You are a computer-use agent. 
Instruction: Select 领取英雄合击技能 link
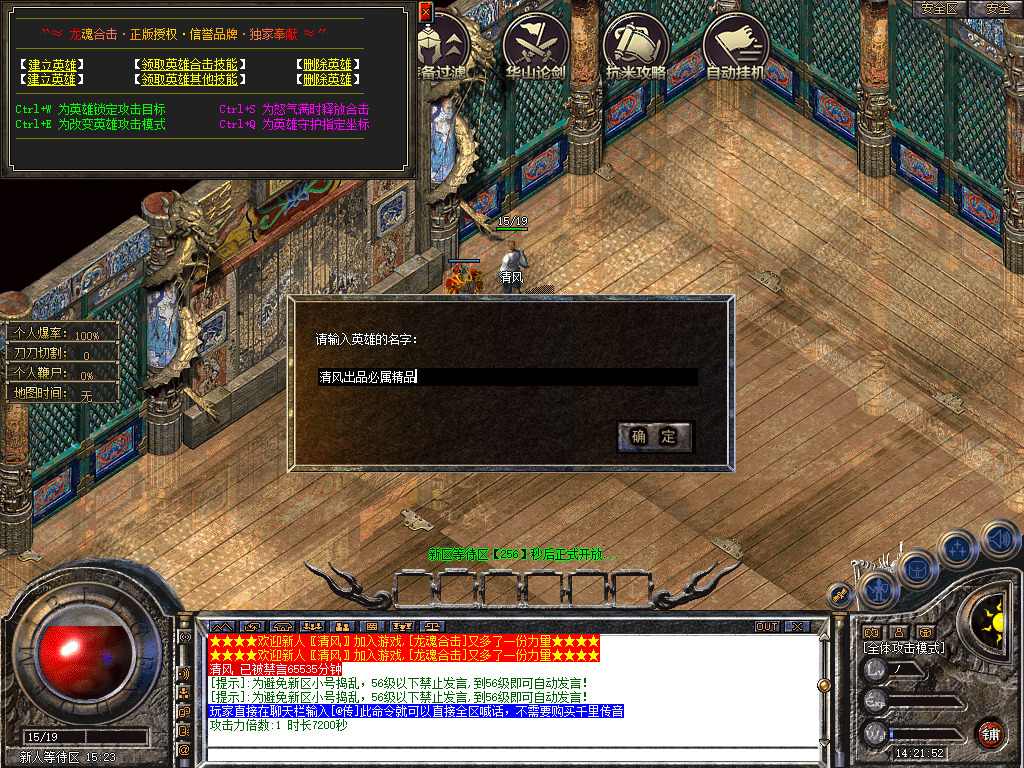(189, 65)
